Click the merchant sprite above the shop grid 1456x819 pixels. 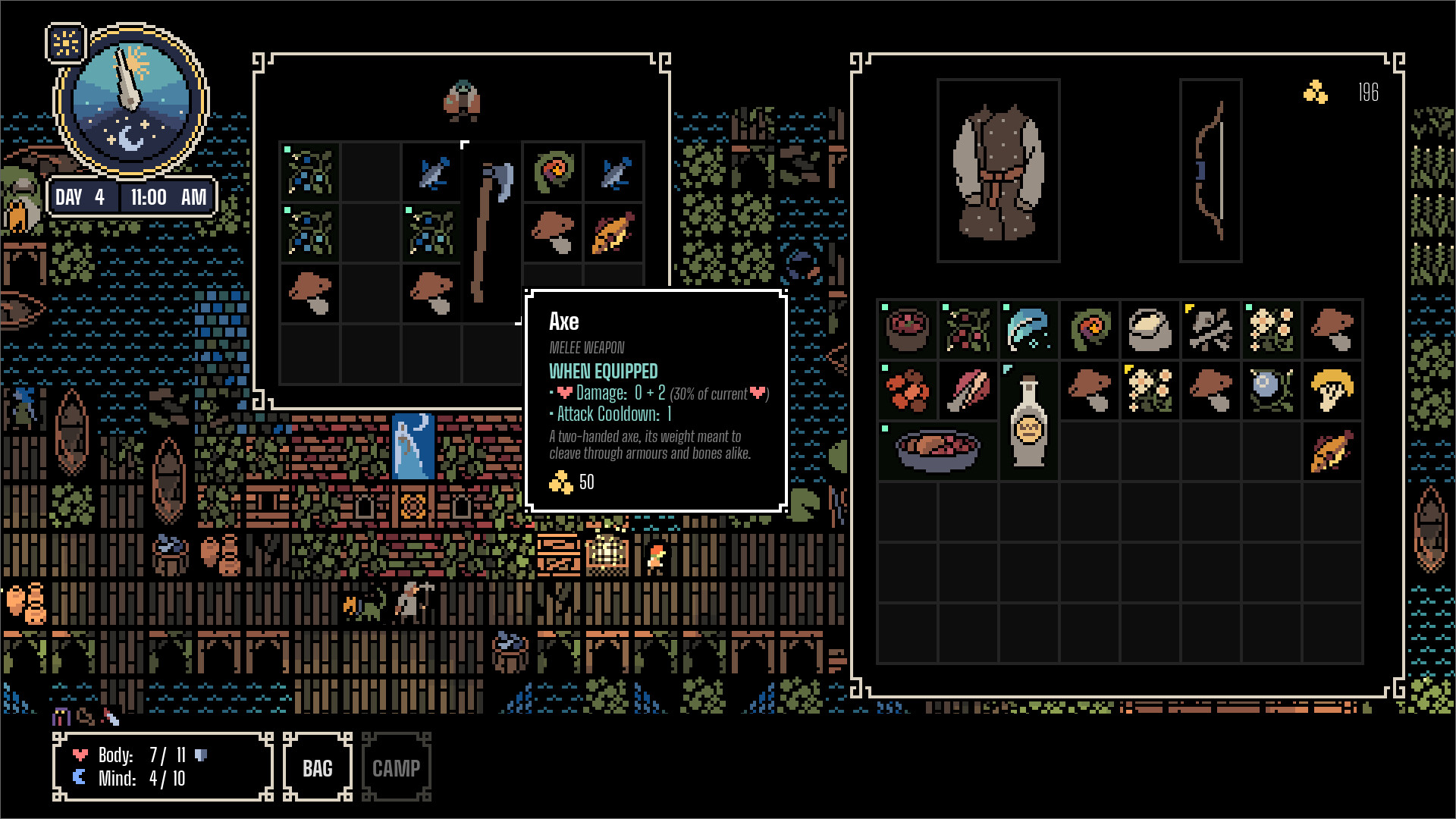(x=464, y=101)
